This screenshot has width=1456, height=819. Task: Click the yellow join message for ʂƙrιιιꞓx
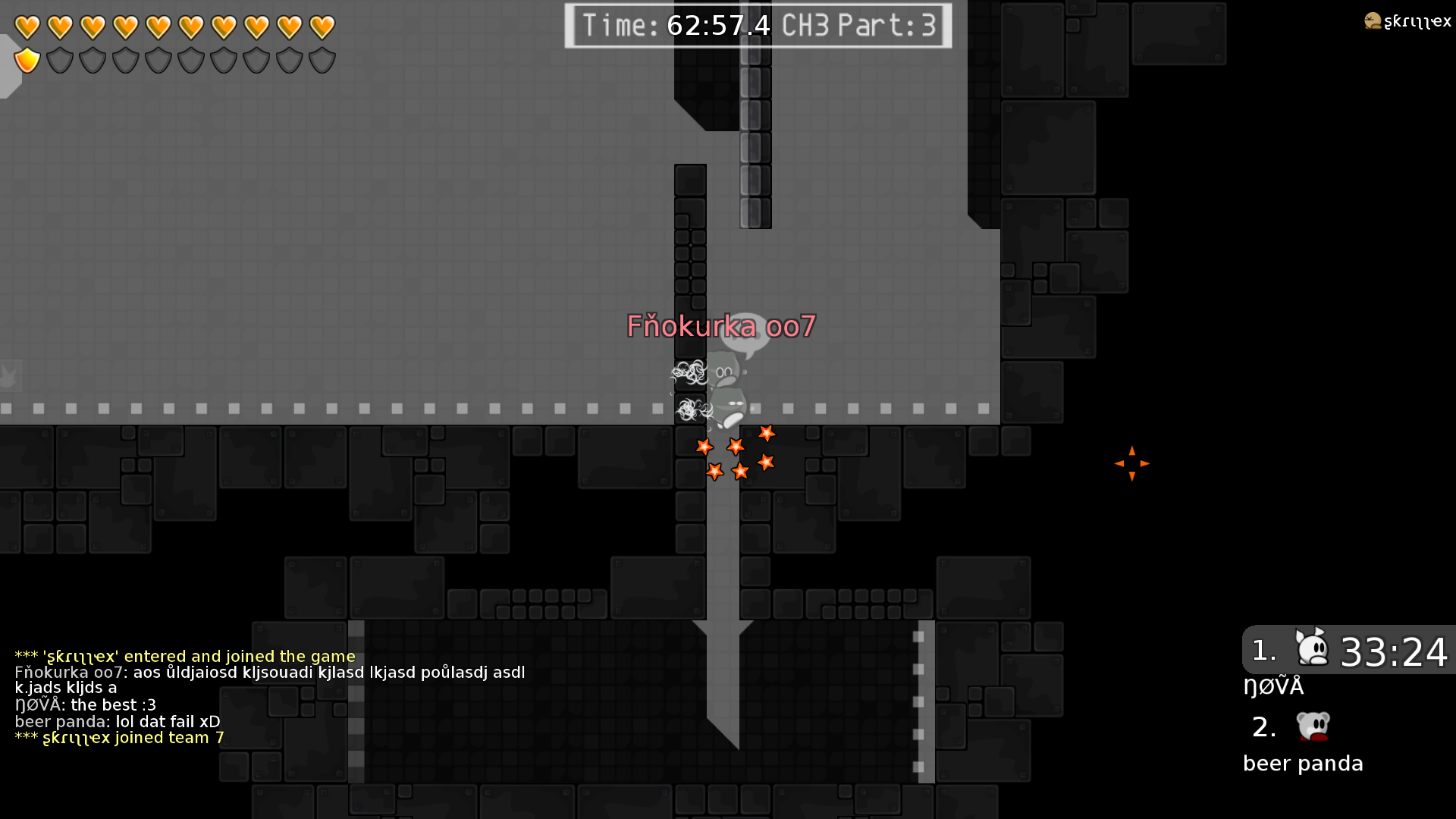click(184, 656)
